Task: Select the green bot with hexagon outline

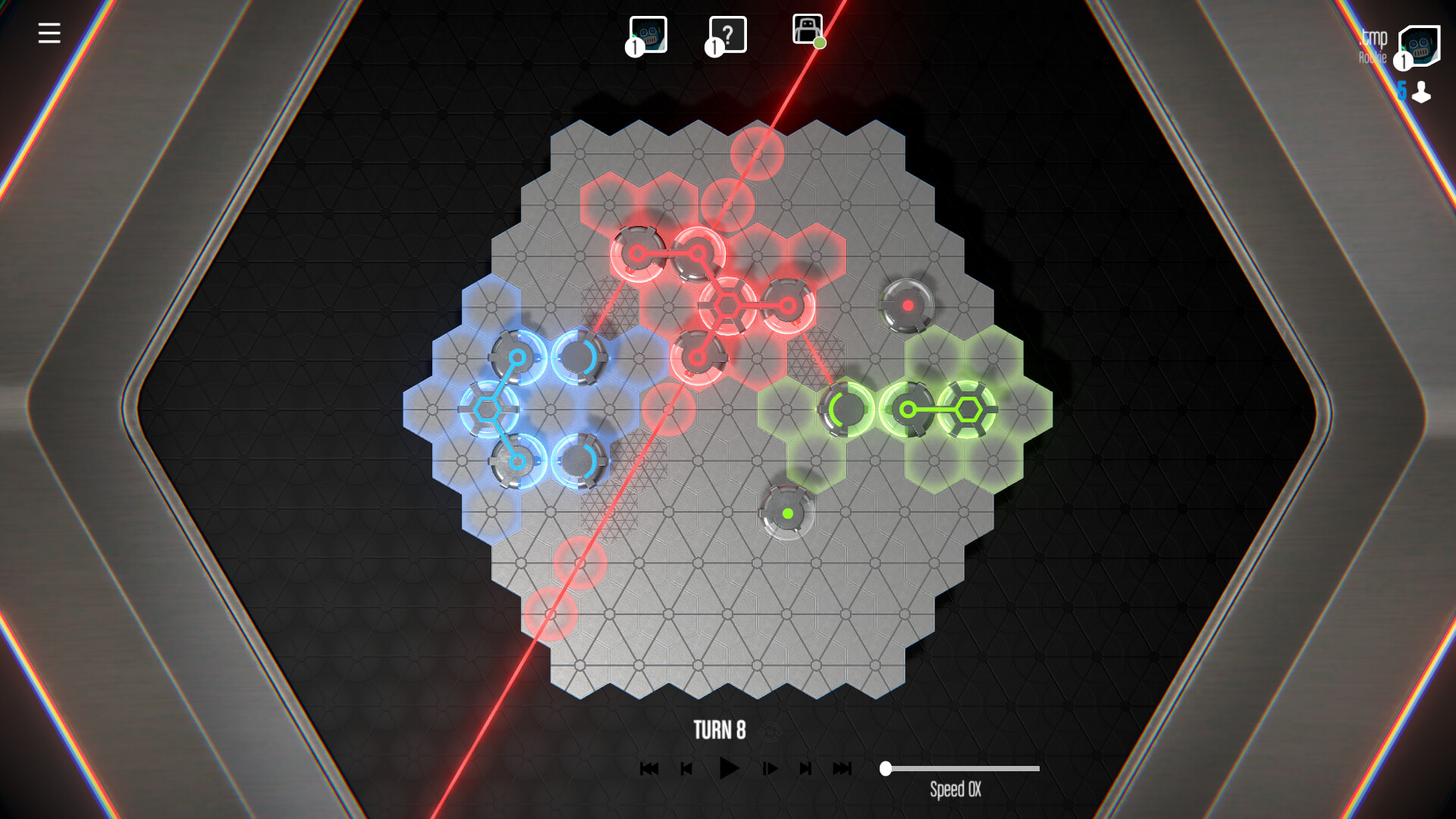Action: point(968,409)
